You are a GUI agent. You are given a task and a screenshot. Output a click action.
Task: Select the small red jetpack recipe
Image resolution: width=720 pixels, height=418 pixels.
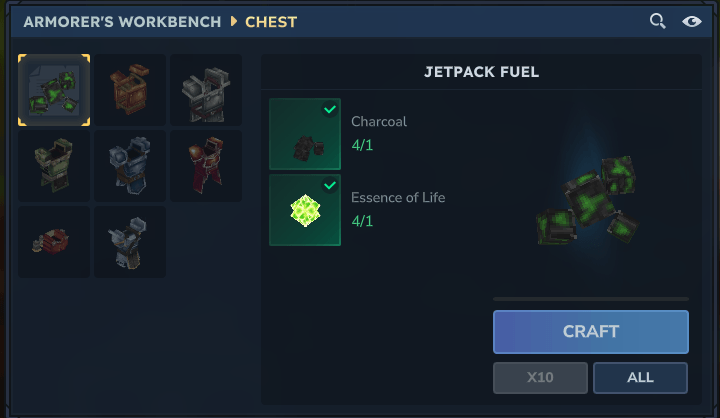pos(54,242)
